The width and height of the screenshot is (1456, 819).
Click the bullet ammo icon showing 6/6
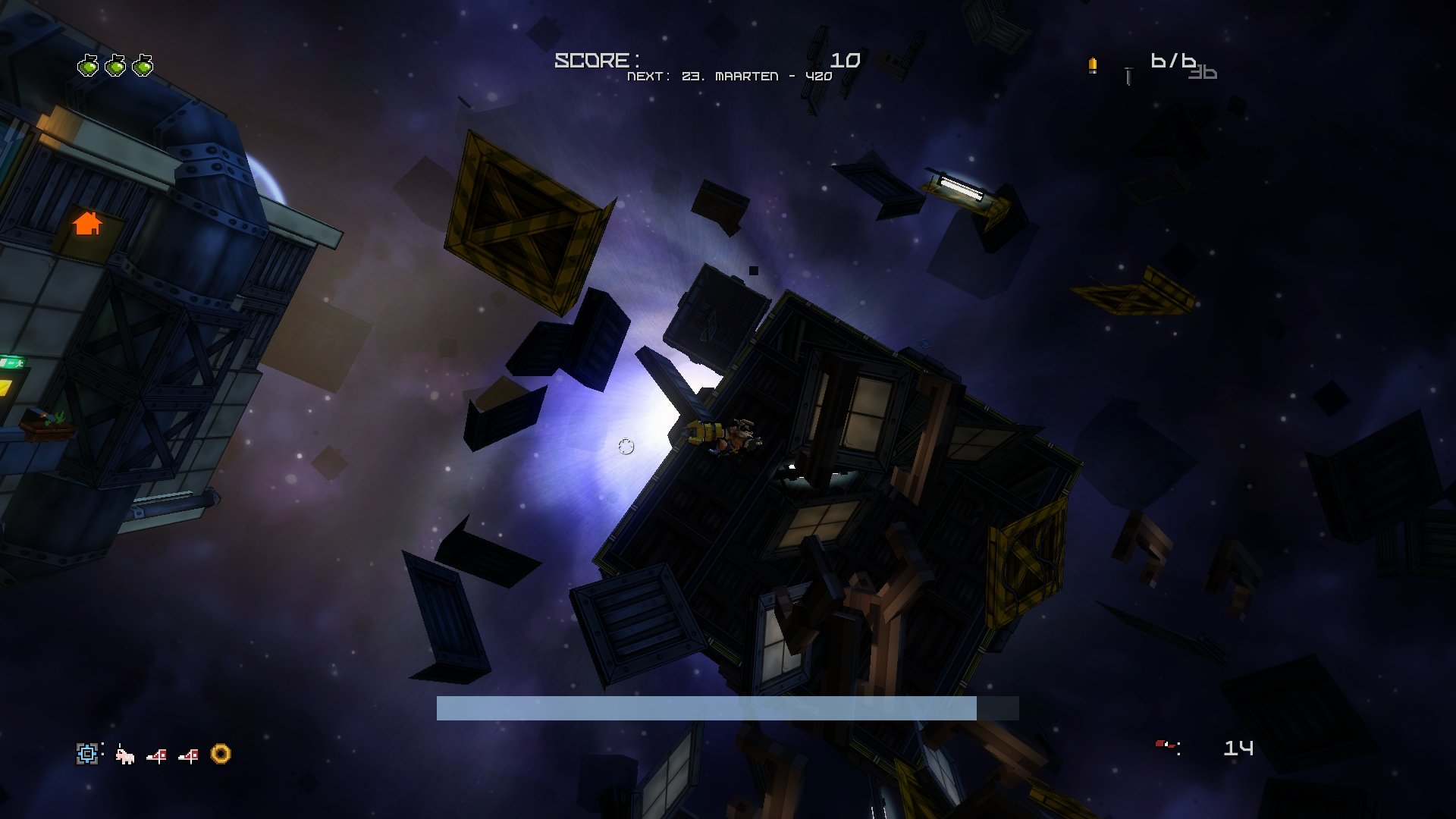(1093, 67)
